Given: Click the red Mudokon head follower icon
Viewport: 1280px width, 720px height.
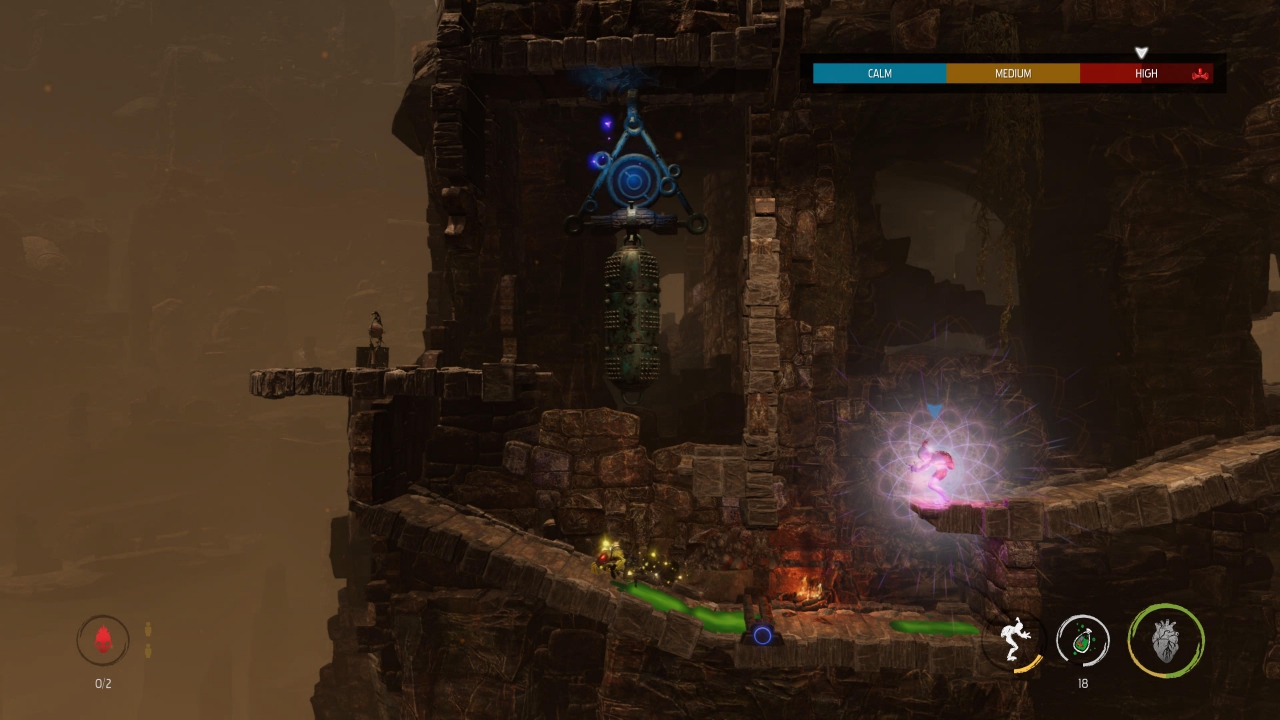Looking at the screenshot, I should point(103,640).
